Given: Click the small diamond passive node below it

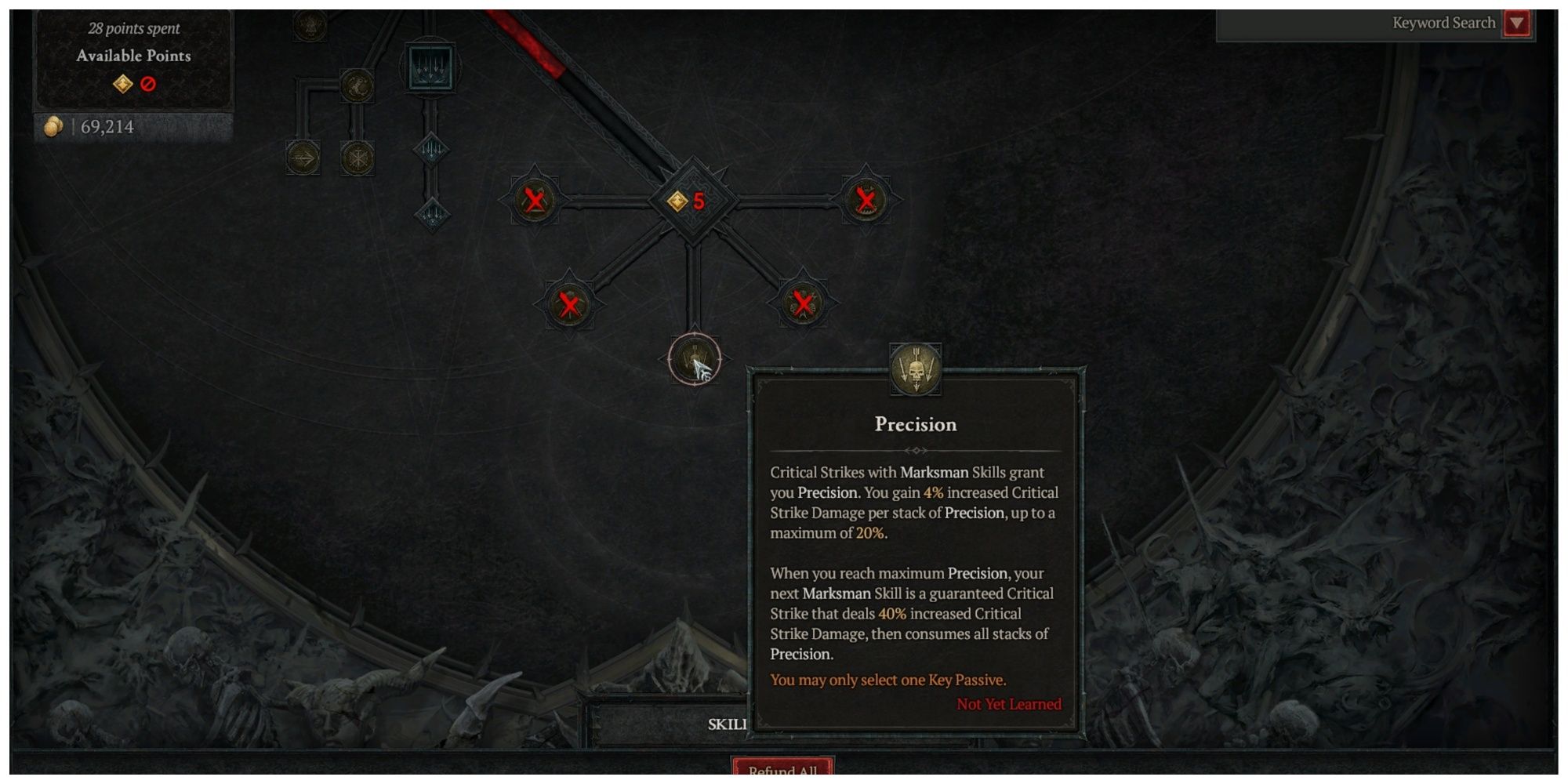Looking at the screenshot, I should click(431, 149).
